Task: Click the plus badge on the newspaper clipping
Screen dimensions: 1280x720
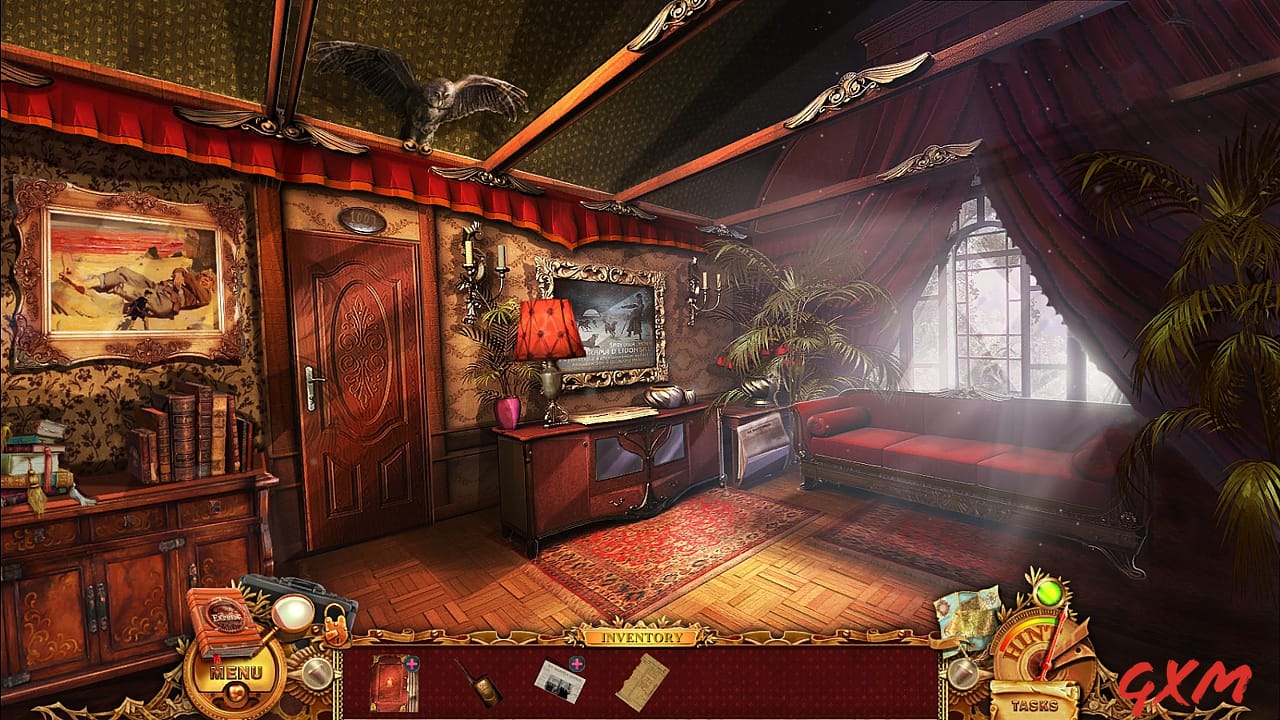Action: tap(576, 664)
